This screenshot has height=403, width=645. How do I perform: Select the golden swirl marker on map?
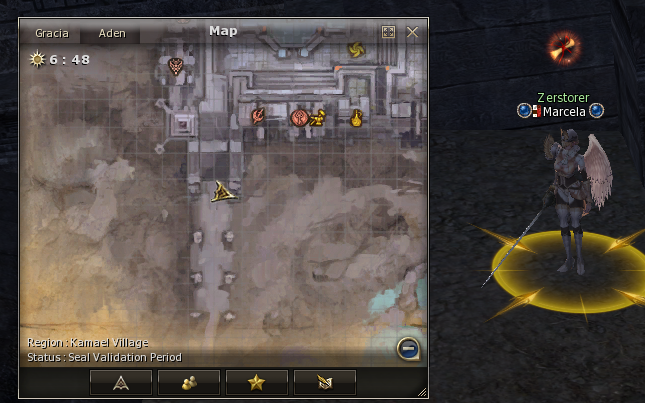354,49
